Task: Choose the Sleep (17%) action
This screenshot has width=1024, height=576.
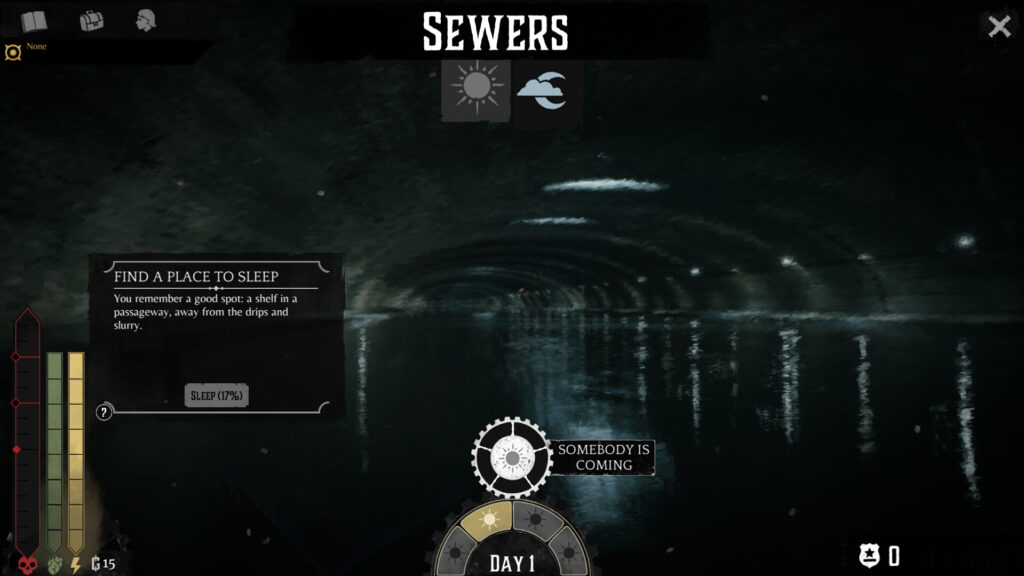Action: (217, 396)
